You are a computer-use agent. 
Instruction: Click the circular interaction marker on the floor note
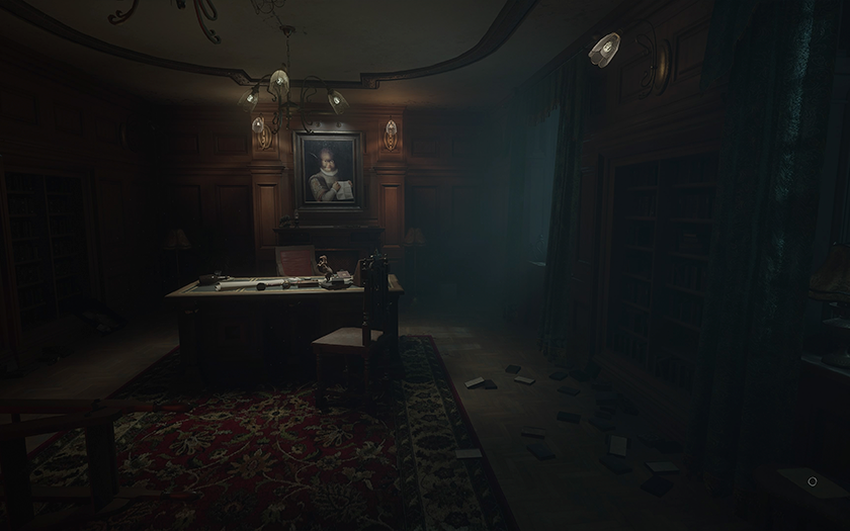click(812, 481)
